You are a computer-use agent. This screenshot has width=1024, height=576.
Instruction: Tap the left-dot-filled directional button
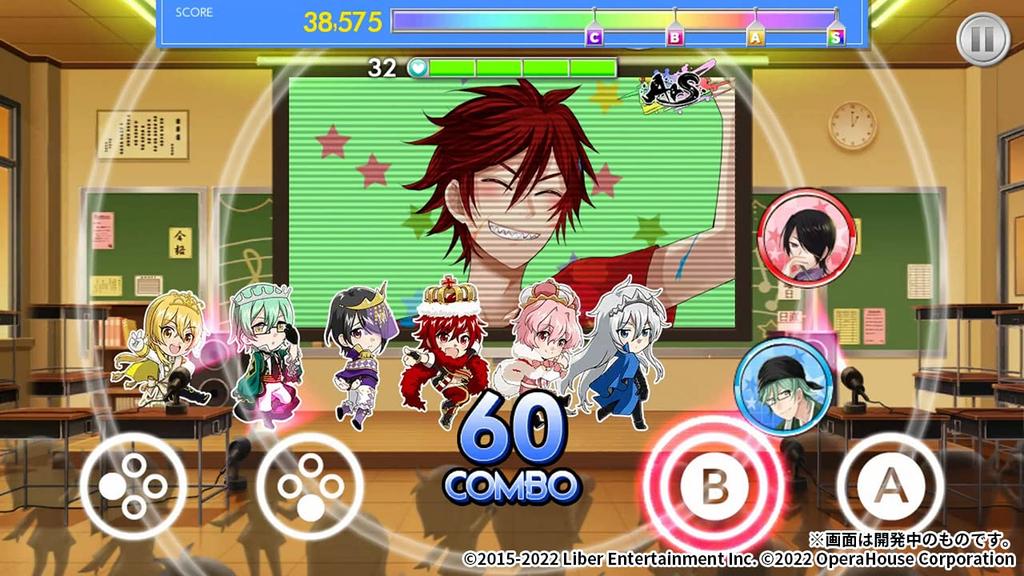point(133,486)
